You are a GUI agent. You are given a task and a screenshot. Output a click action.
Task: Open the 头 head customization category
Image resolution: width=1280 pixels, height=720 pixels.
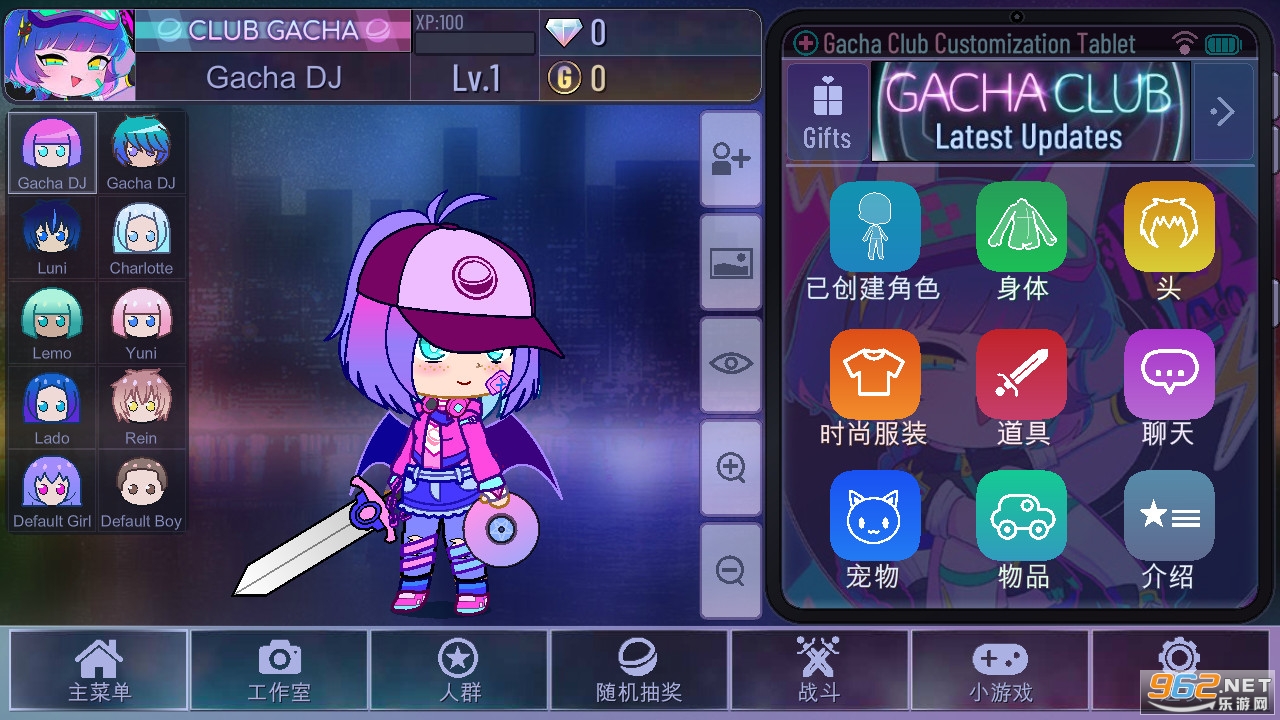tap(1168, 241)
